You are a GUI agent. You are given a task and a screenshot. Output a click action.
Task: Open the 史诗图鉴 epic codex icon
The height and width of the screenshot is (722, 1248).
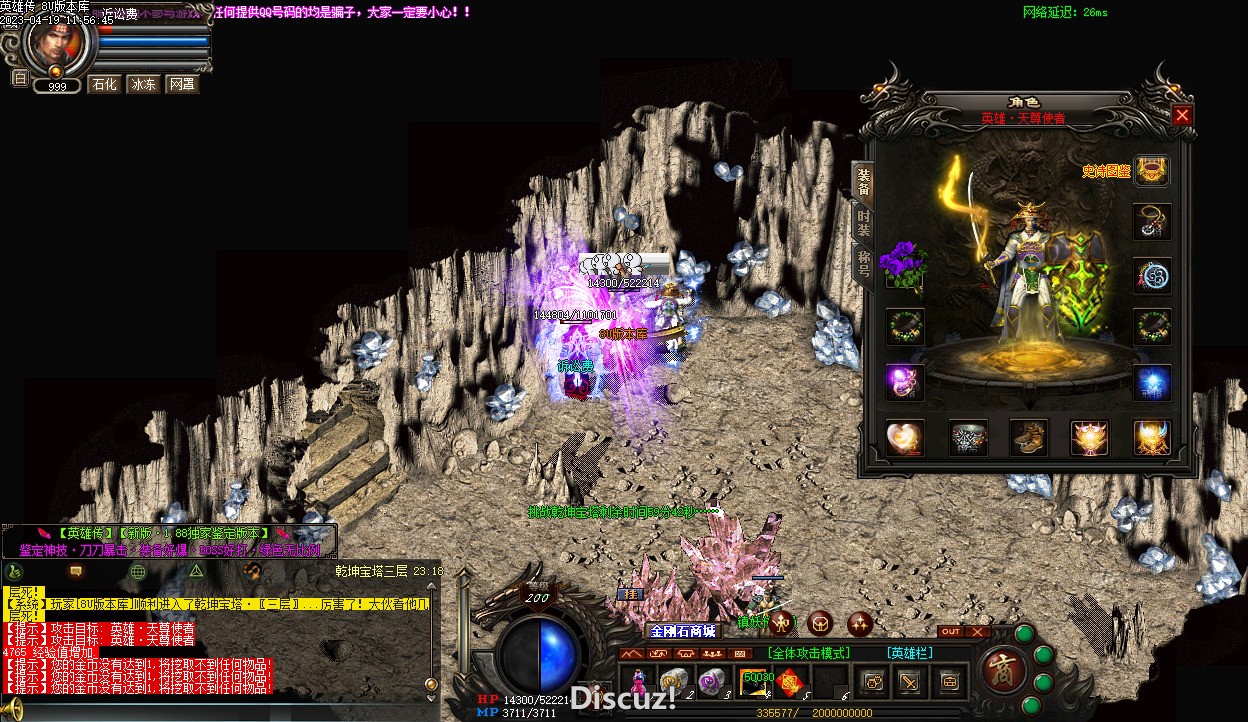point(1152,171)
